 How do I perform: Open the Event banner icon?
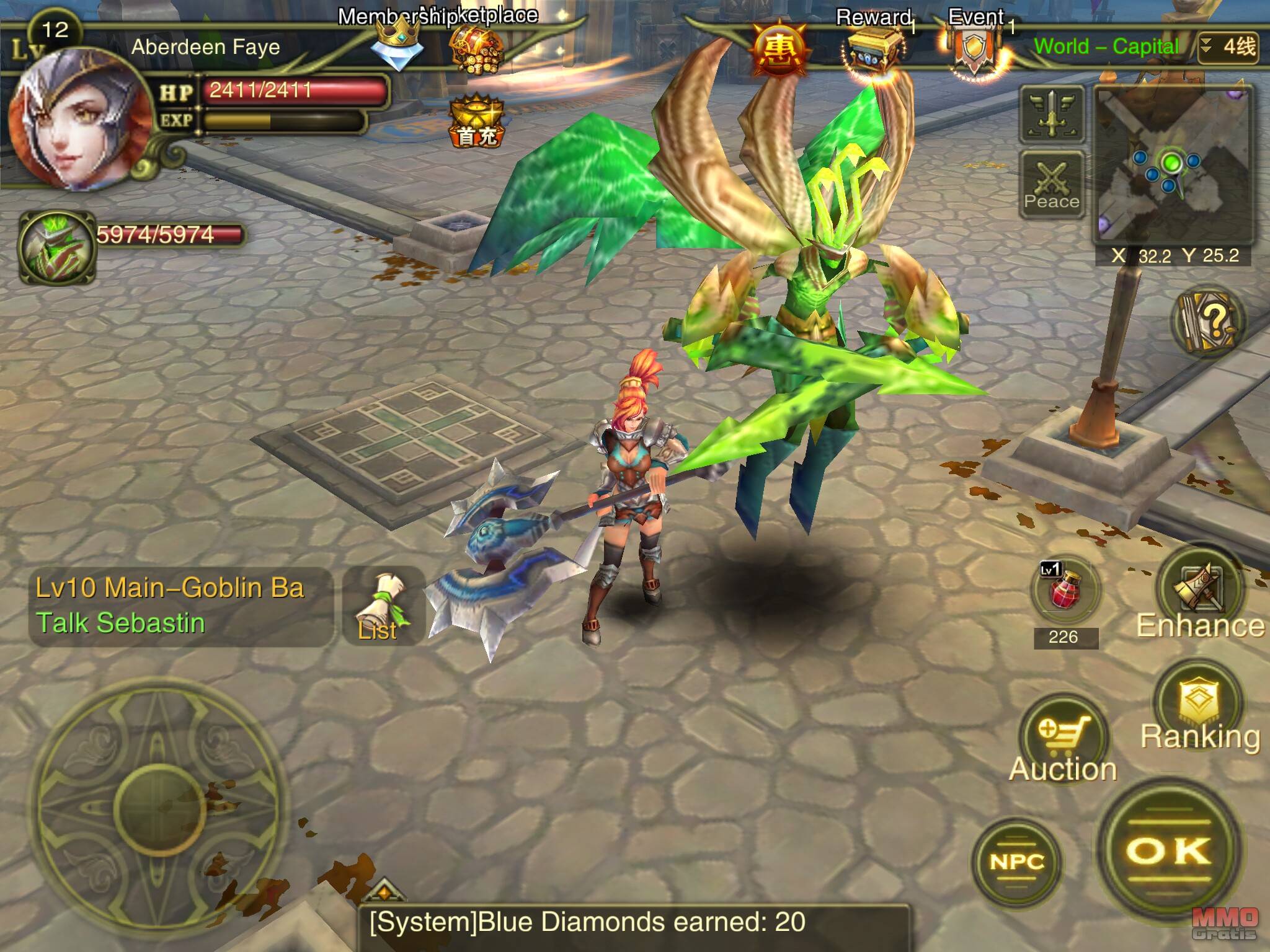tap(974, 53)
